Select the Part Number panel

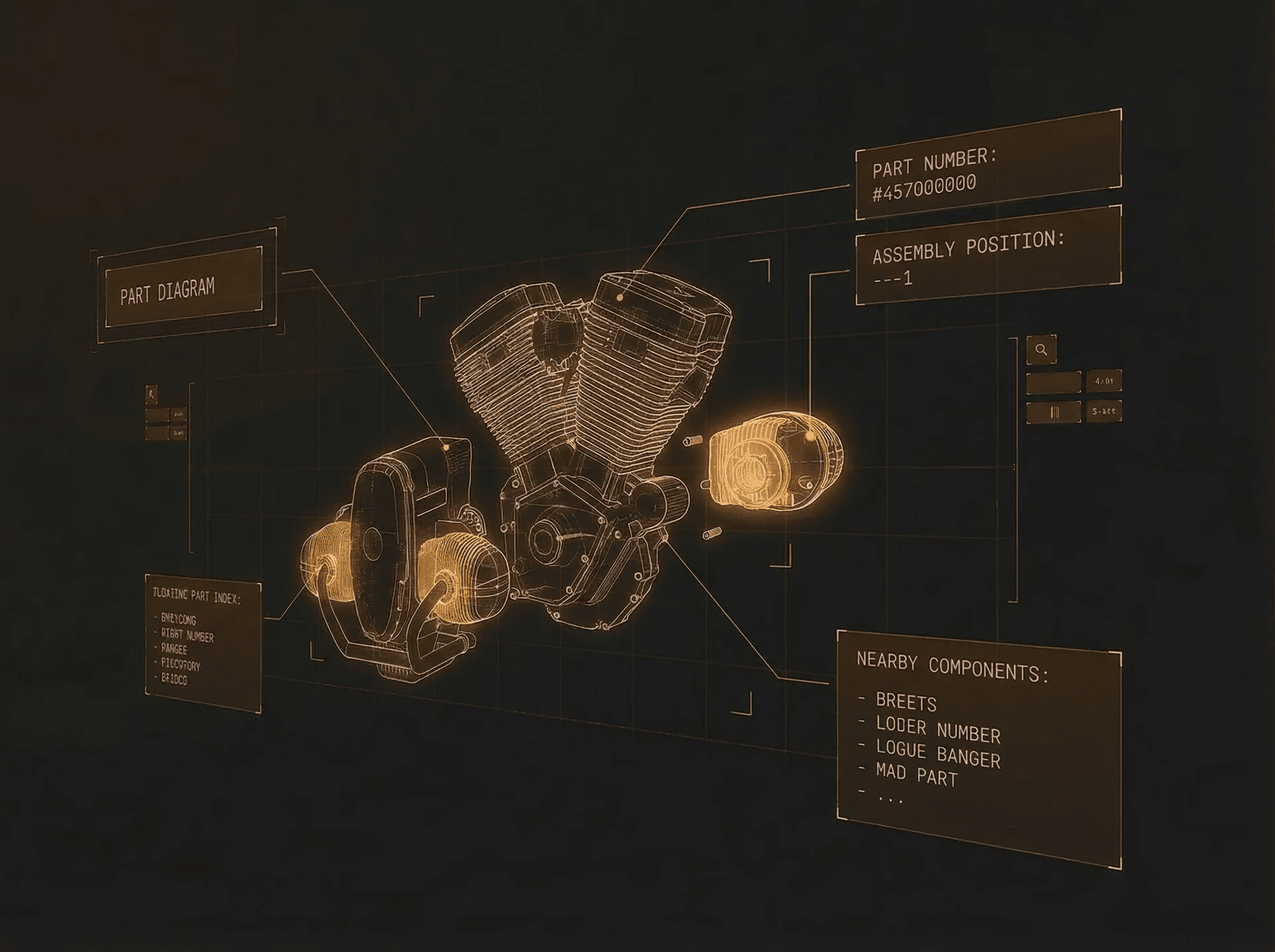pos(987,171)
